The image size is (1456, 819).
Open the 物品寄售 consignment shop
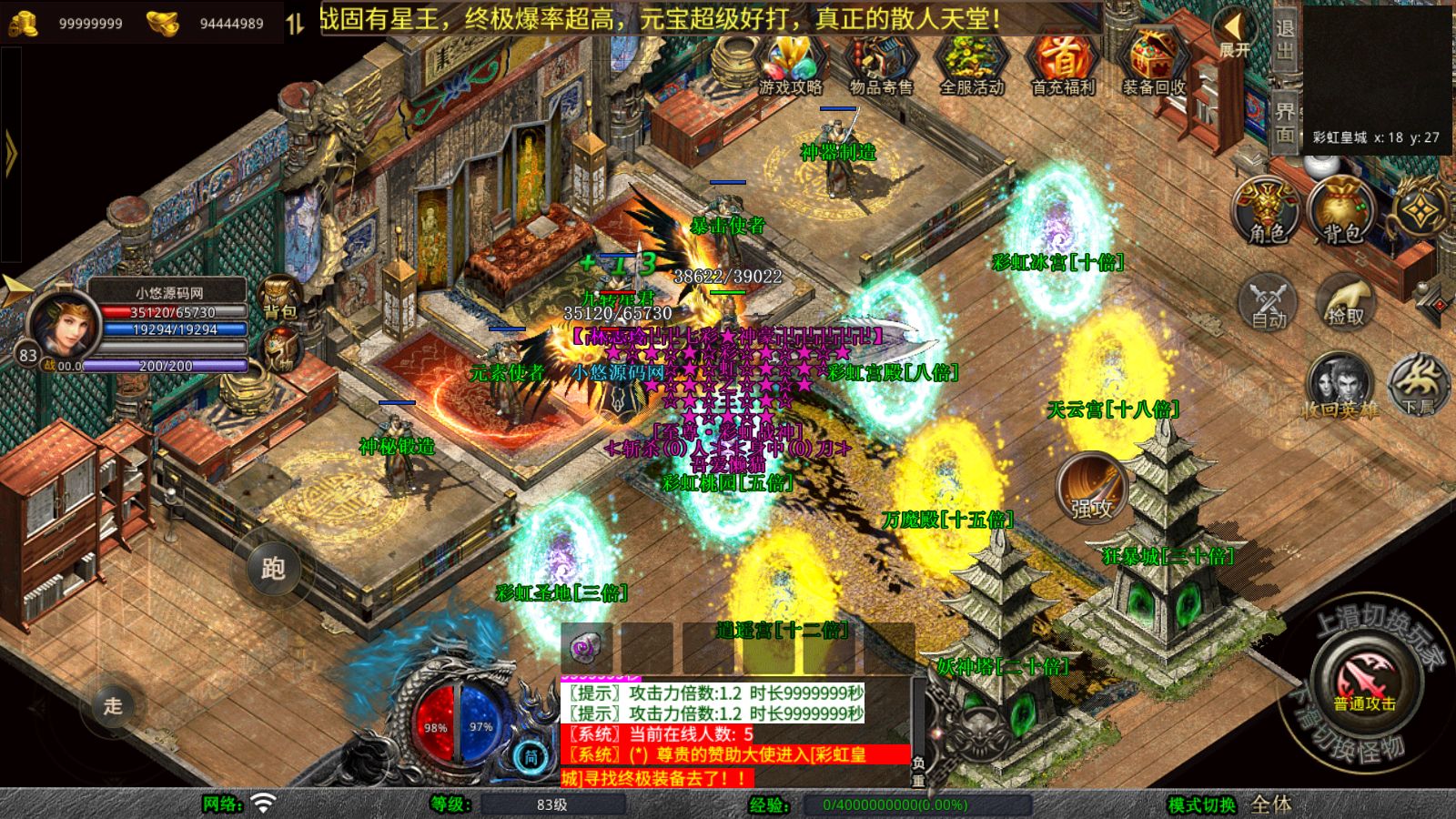pyautogui.click(x=880, y=64)
